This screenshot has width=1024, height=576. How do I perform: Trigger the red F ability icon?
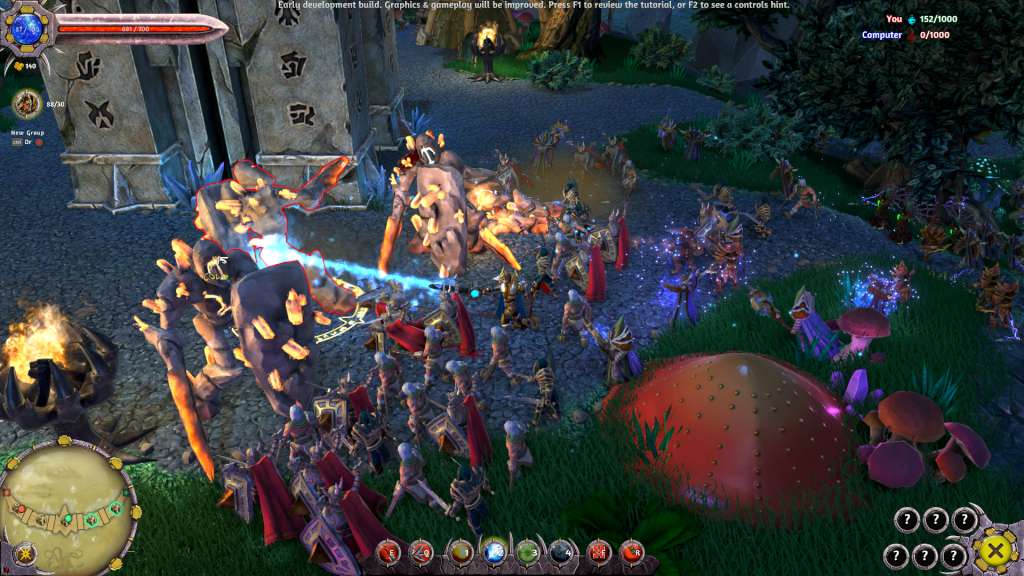coord(598,550)
